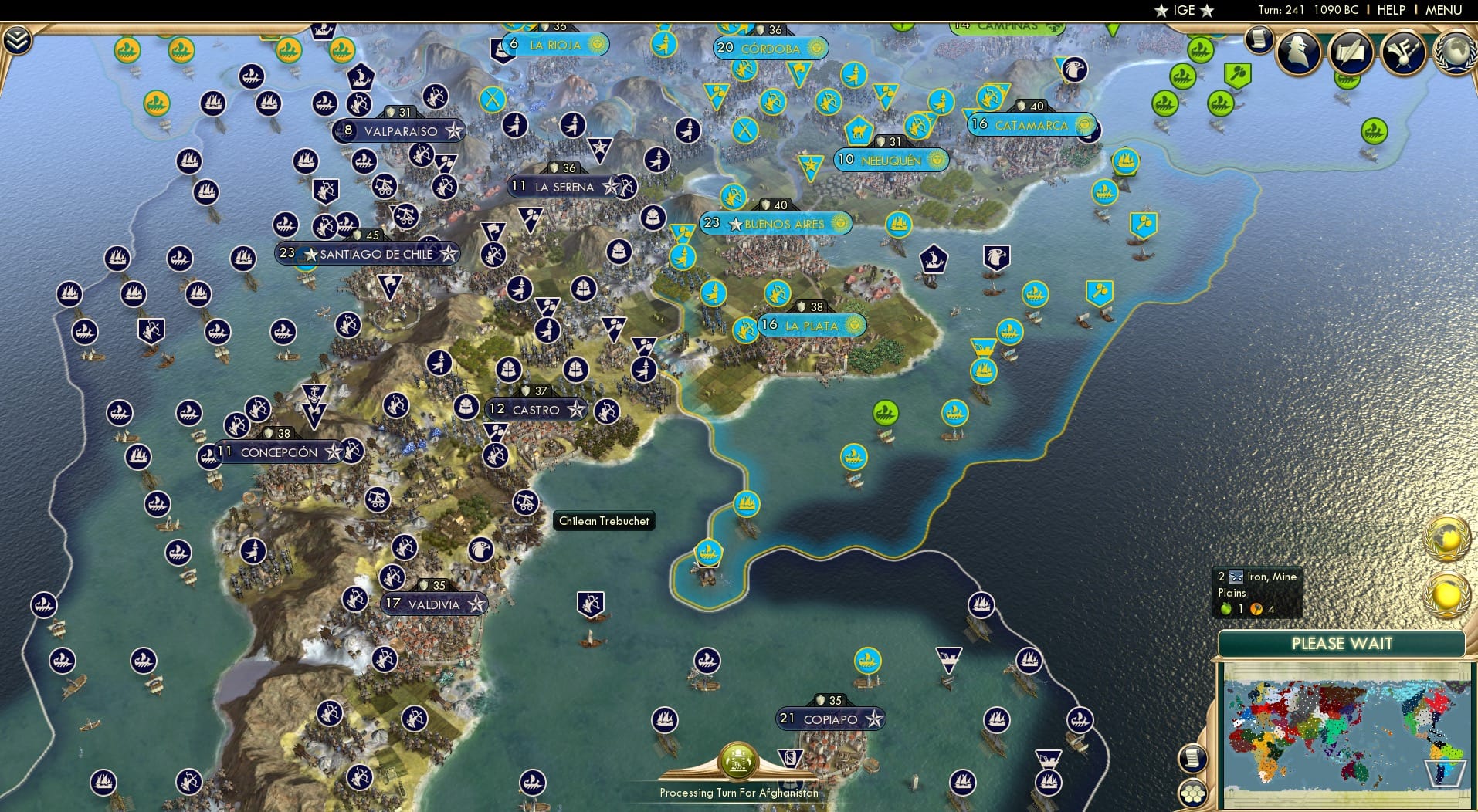Viewport: 1478px width, 812px height.
Task: Select the Santiago de Chile city banner
Action: point(368,252)
